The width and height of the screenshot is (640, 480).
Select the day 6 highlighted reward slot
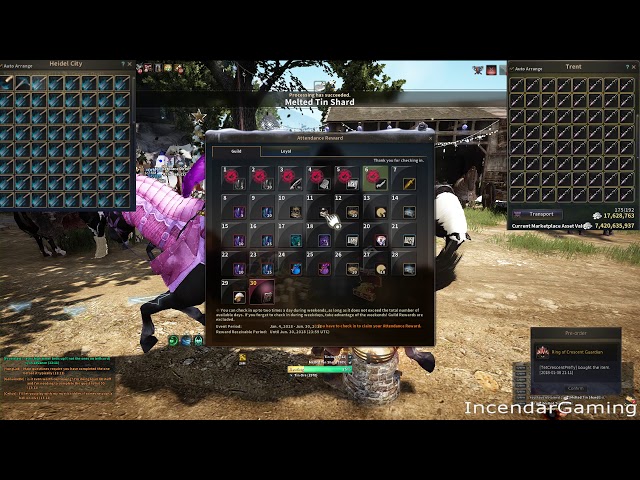pyautogui.click(x=376, y=179)
